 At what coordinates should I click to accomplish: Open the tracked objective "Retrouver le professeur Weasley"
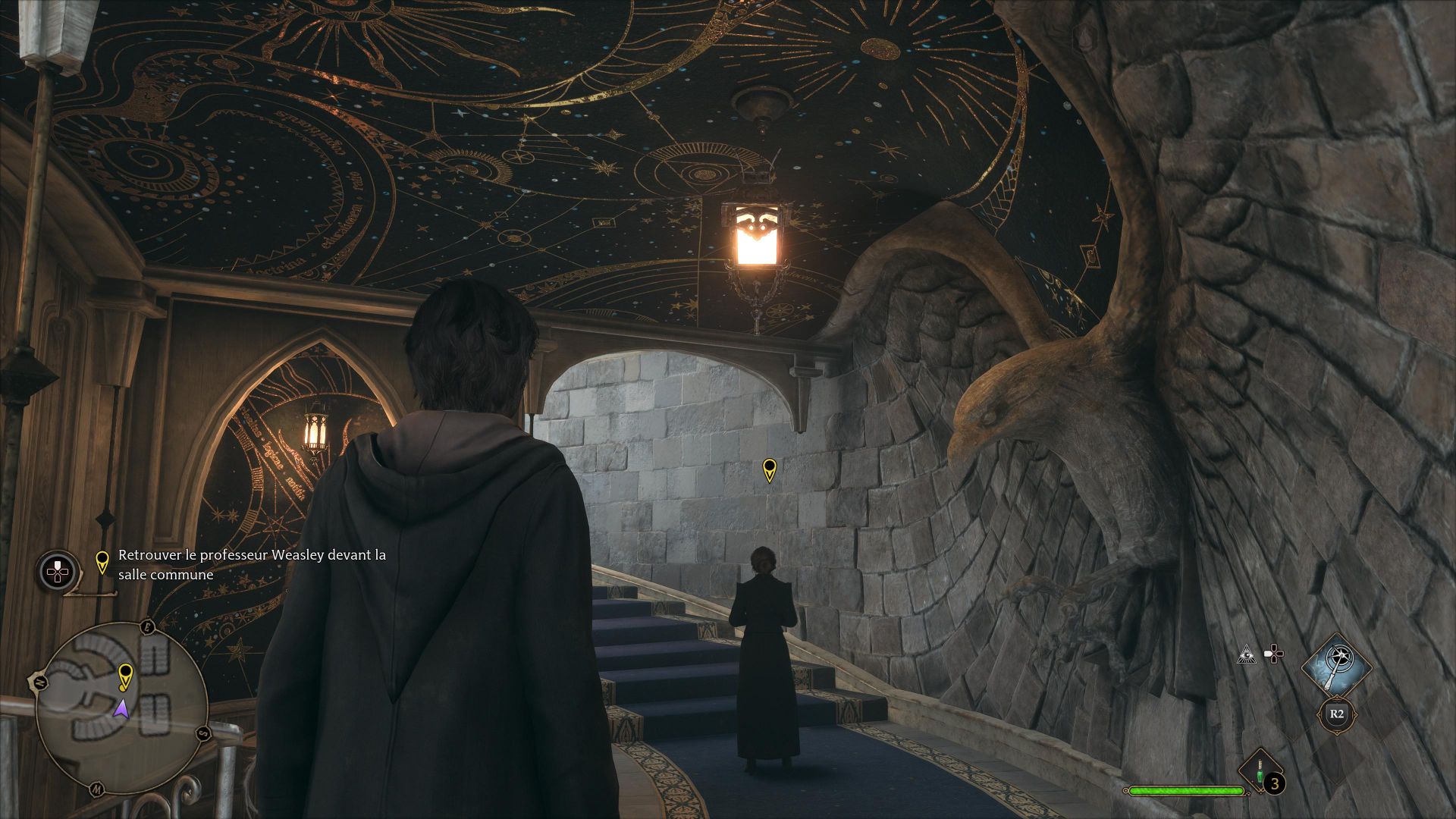(252, 564)
